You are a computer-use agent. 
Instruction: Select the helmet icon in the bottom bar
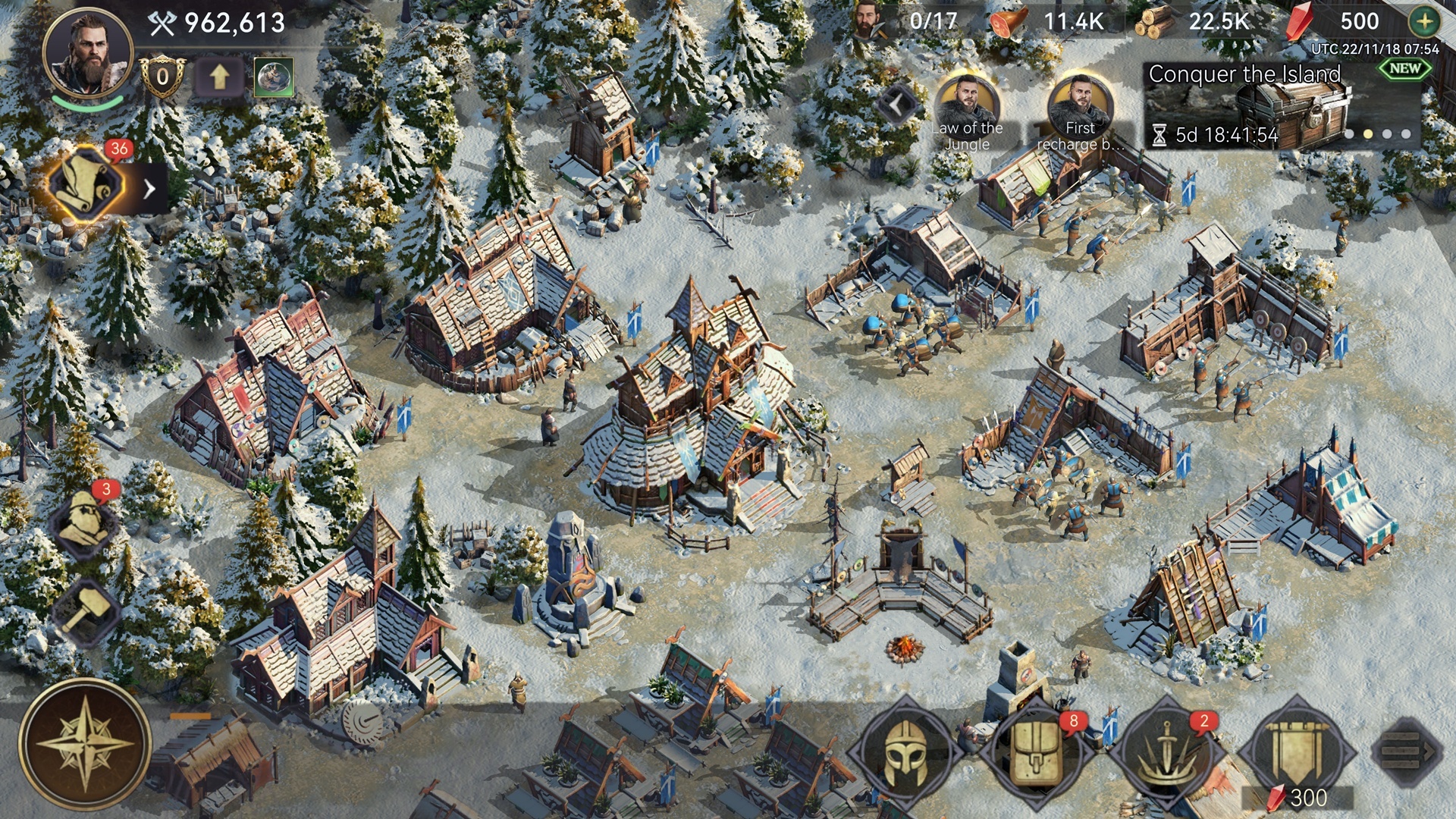(908, 752)
